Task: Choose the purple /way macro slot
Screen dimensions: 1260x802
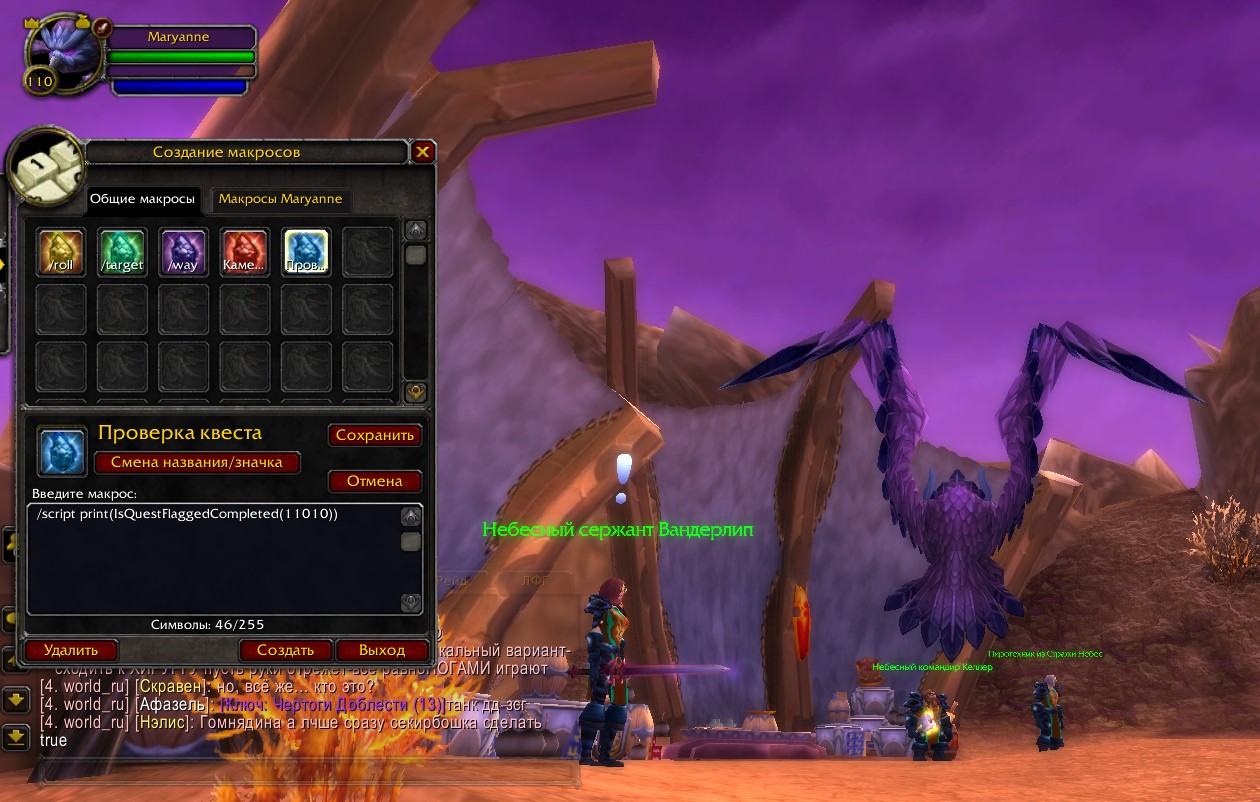Action: [184, 252]
